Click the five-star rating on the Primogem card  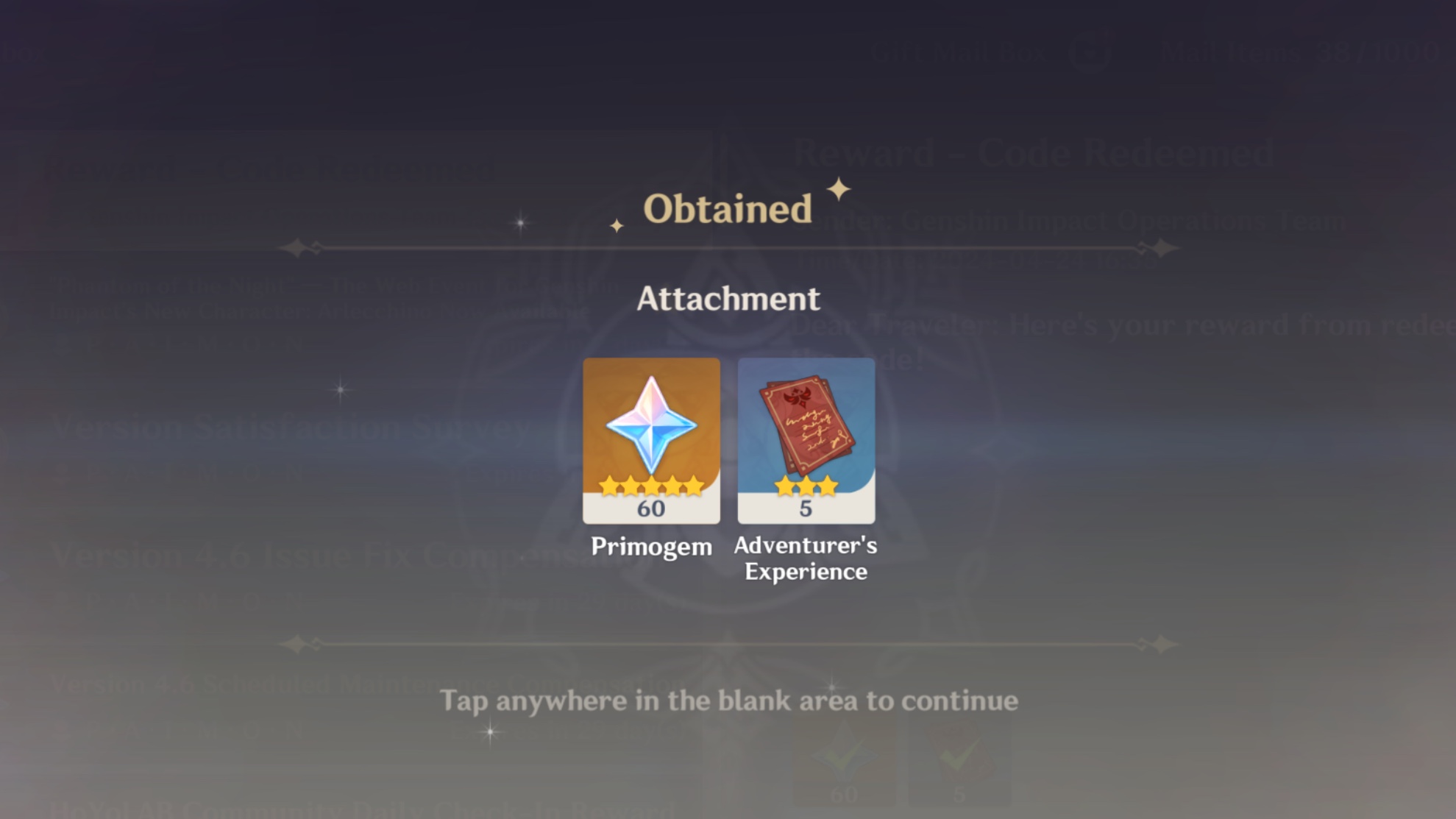click(650, 486)
